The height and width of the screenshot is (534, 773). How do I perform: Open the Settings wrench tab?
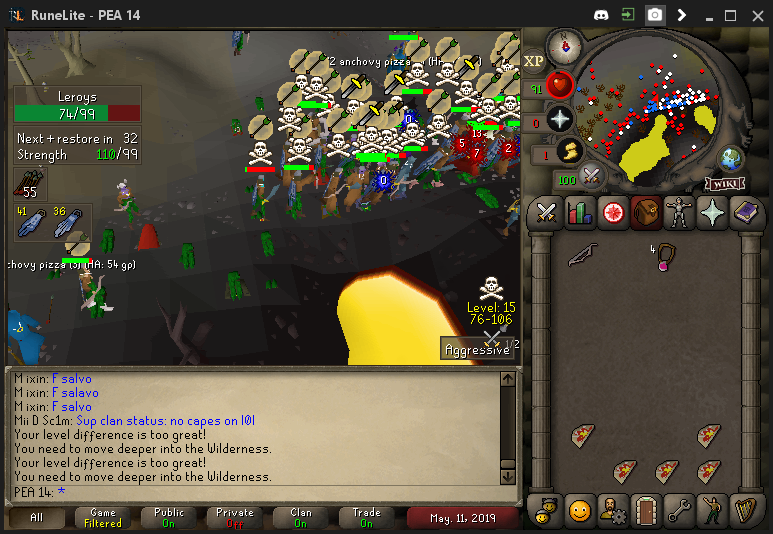click(679, 511)
